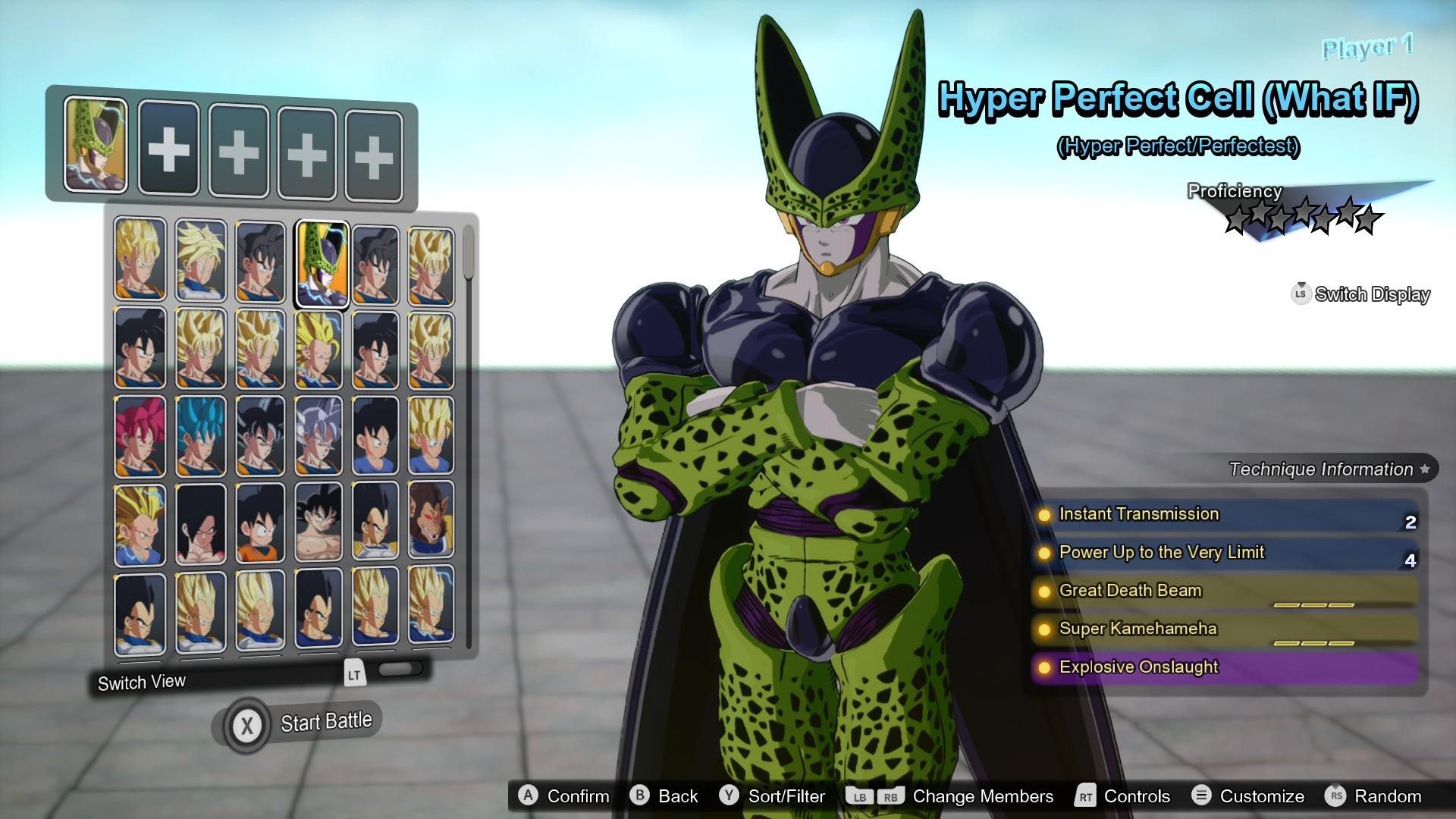Screen dimensions: 1456x819
Task: Select the long-haired Super Saiyan 3 Goku portrait
Action: 140,523
